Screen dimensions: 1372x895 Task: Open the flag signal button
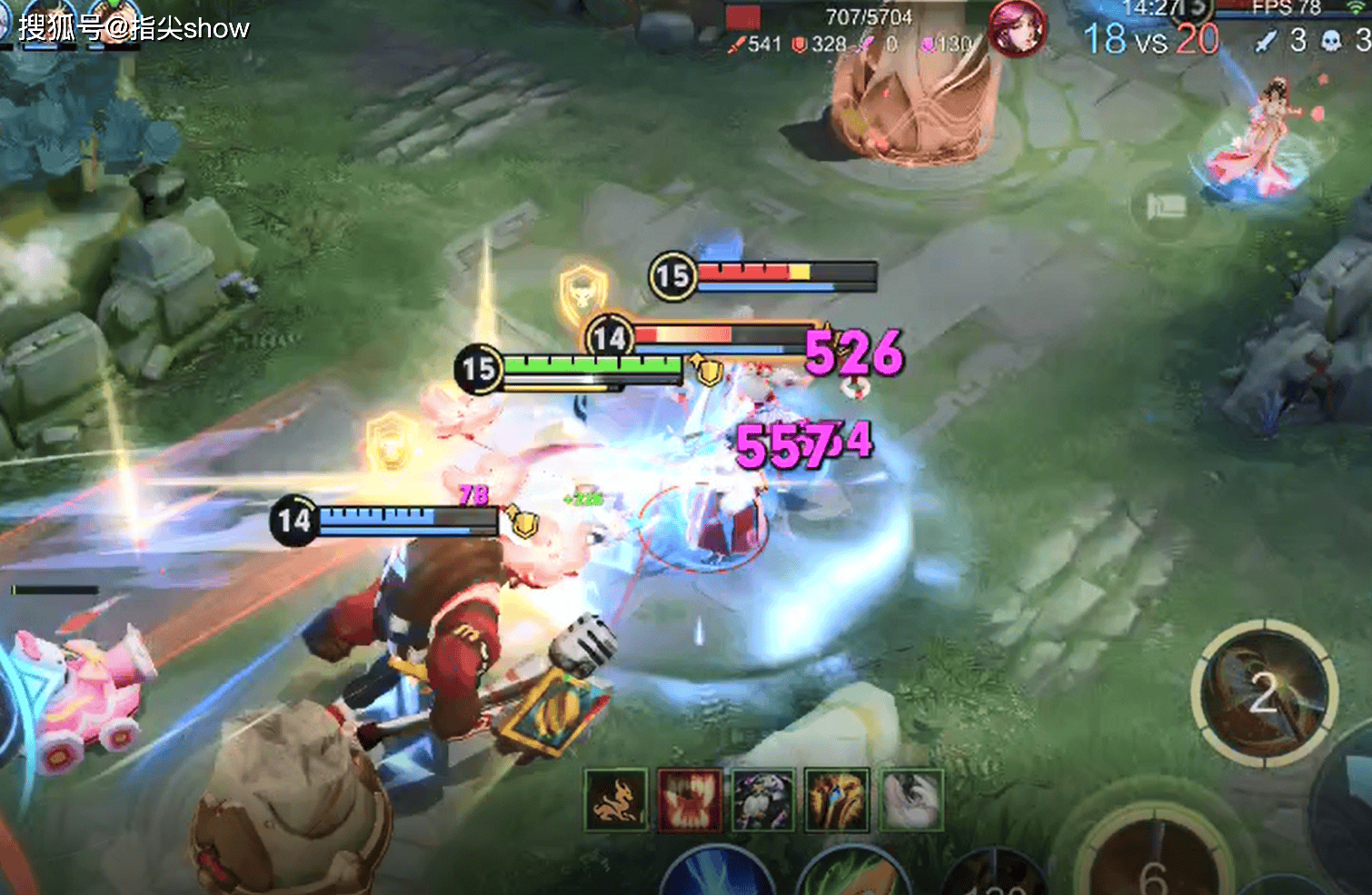coord(1165,208)
